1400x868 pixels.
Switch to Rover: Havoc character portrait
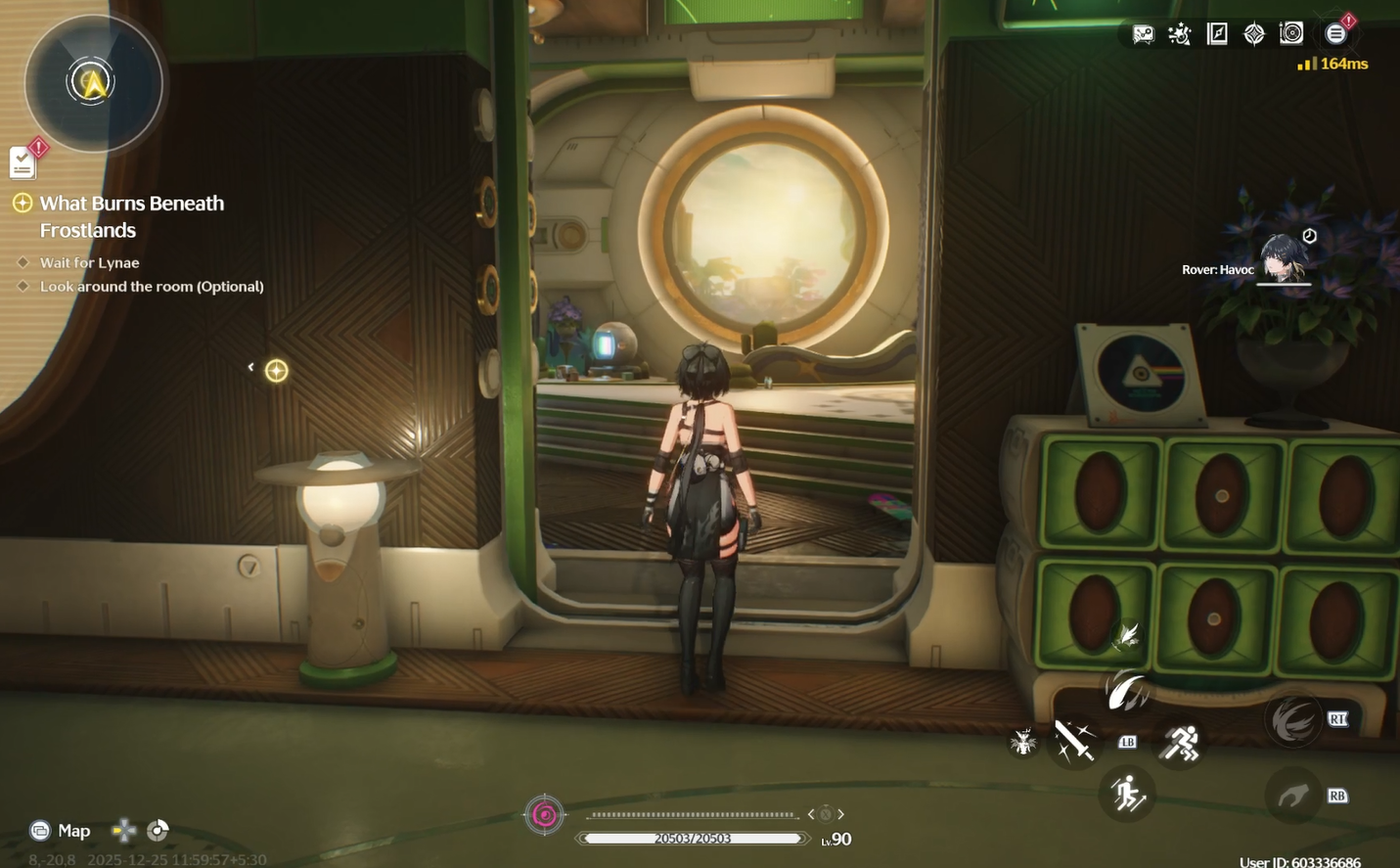(1282, 258)
